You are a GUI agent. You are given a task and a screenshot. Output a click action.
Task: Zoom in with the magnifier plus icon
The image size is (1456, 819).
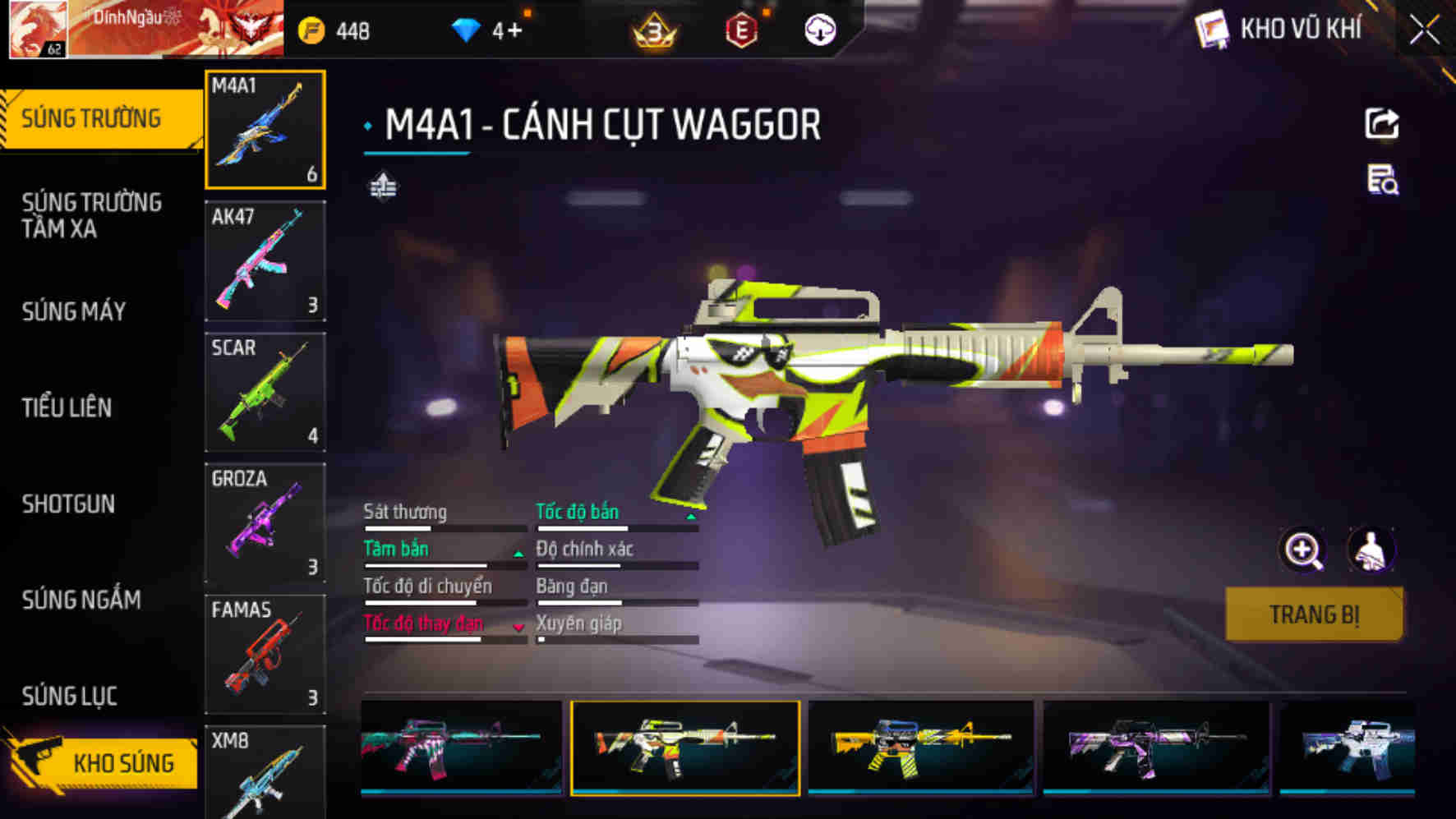coord(1303,550)
